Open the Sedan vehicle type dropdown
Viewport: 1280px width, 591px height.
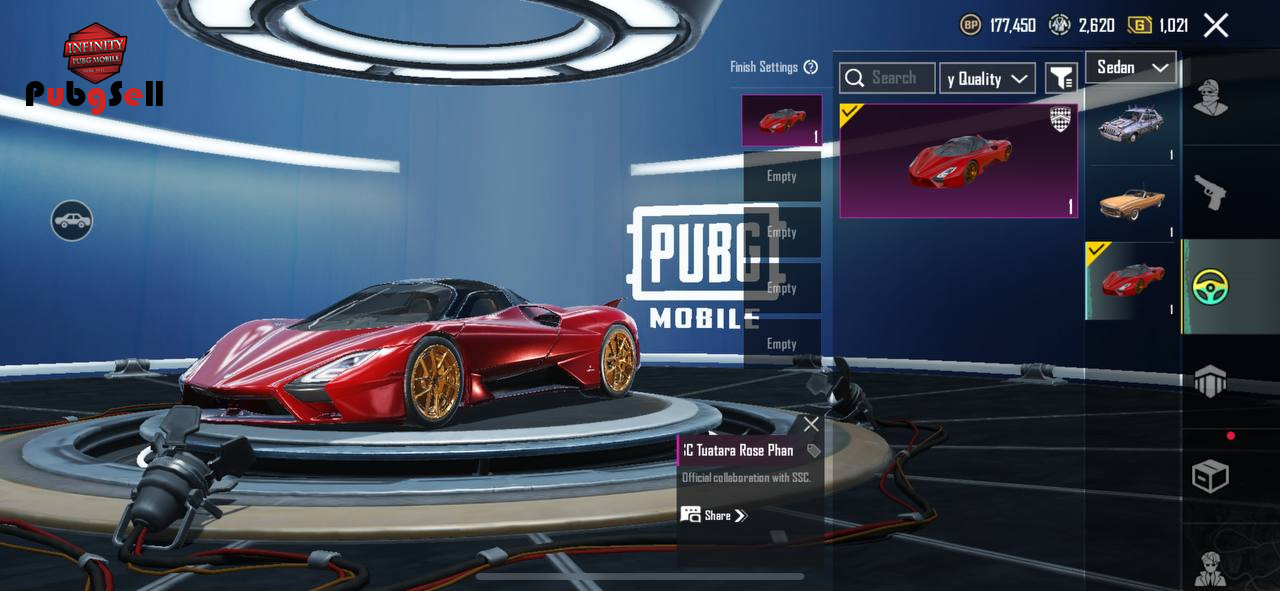[1131, 67]
